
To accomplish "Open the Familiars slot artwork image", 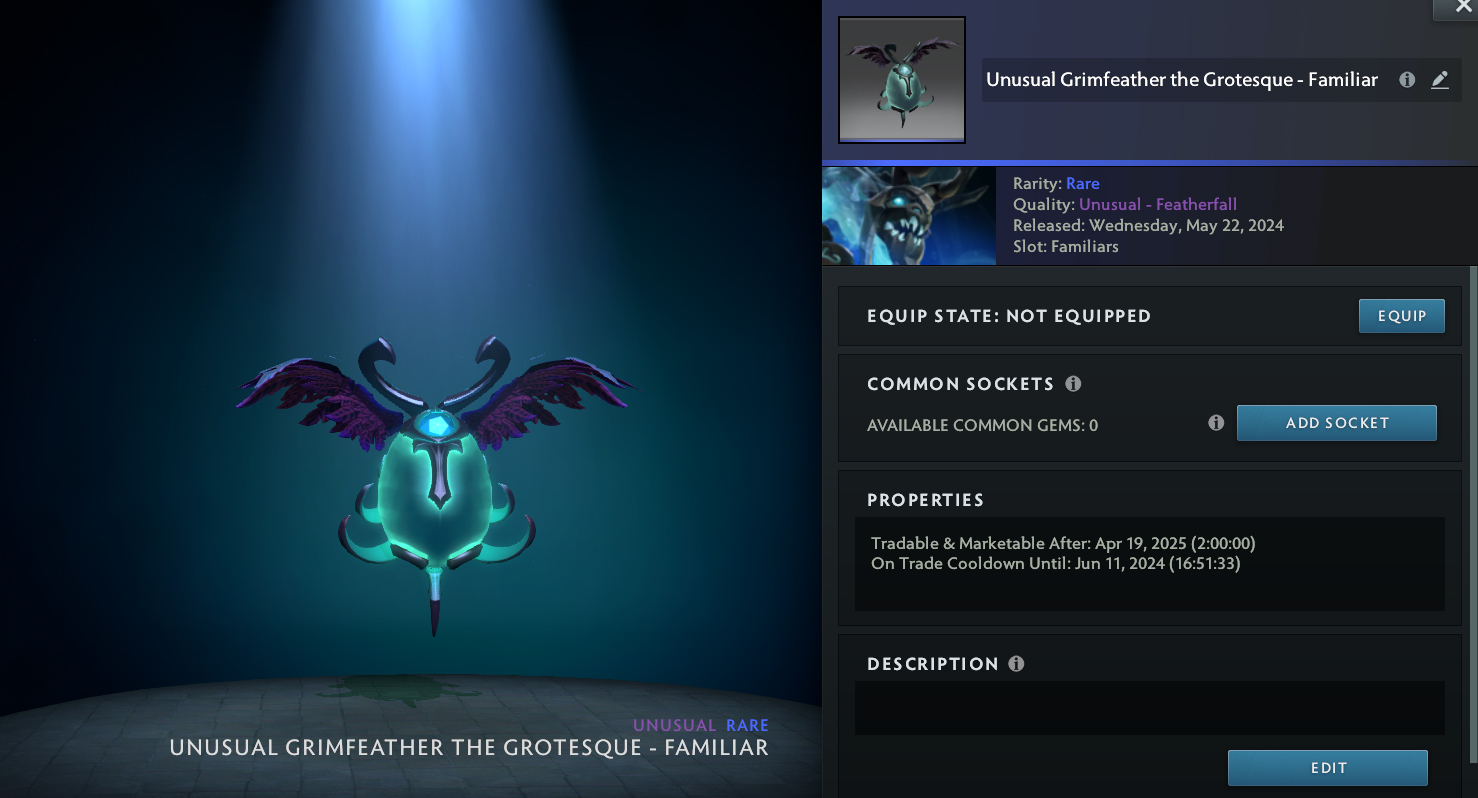I will point(908,216).
